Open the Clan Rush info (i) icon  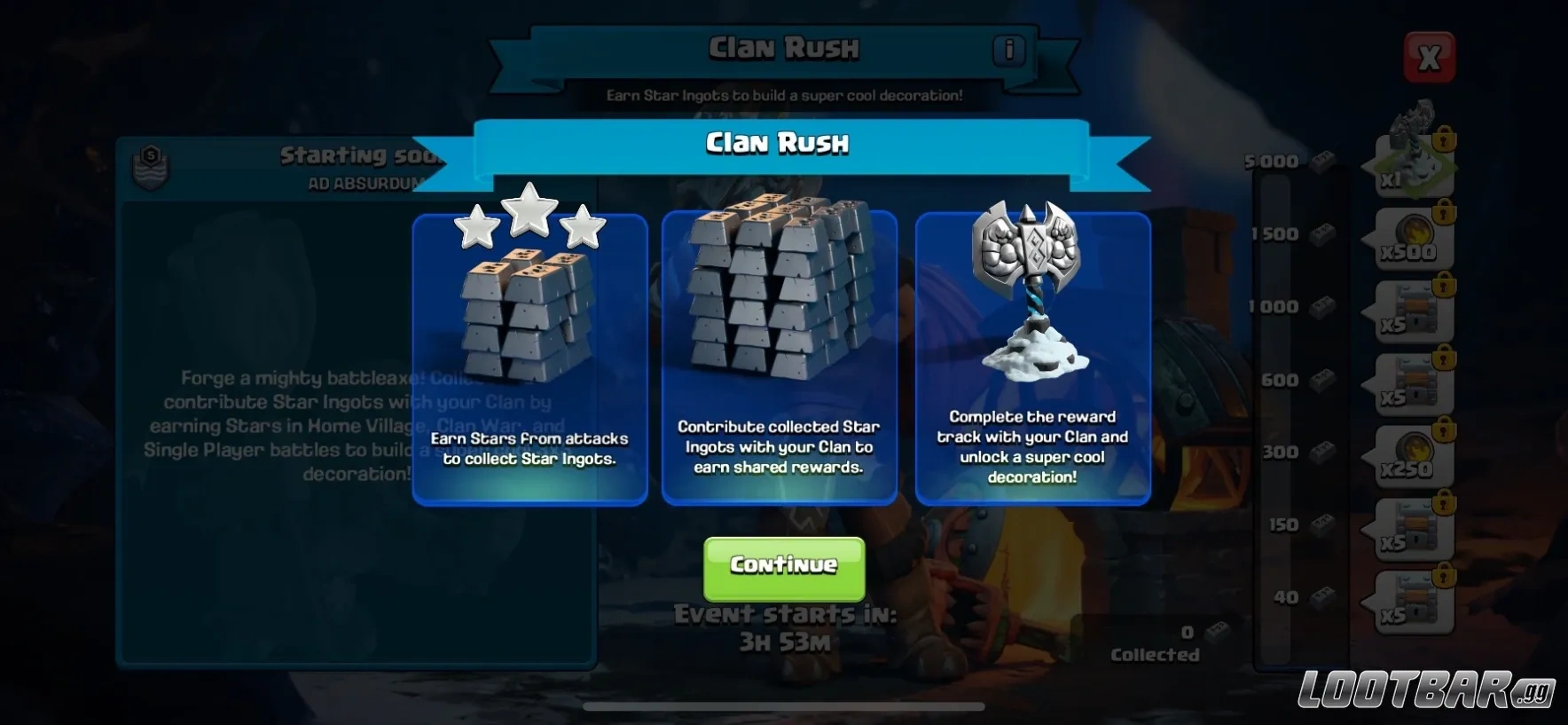(x=1007, y=51)
